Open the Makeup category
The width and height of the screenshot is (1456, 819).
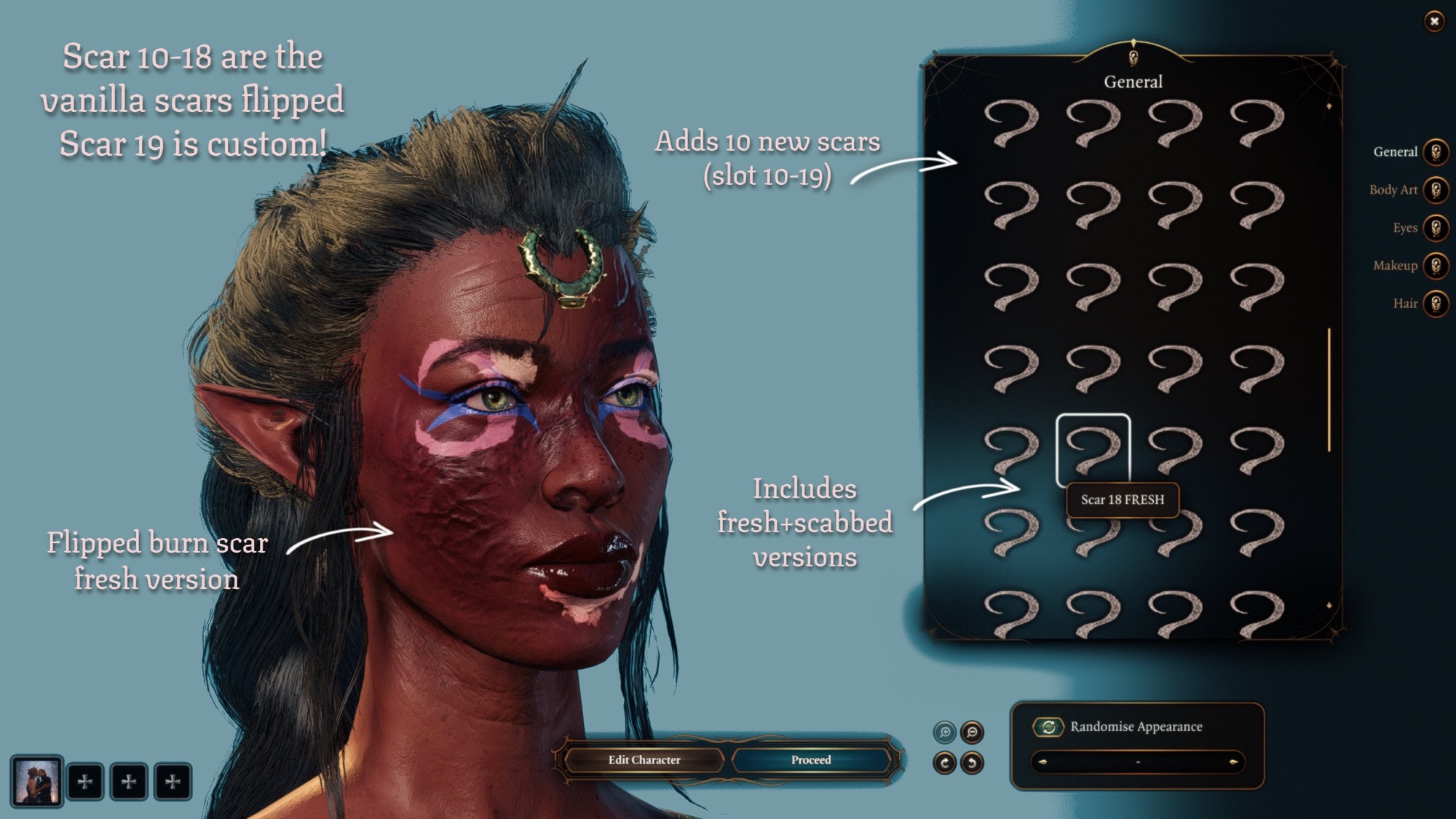pos(1435,266)
